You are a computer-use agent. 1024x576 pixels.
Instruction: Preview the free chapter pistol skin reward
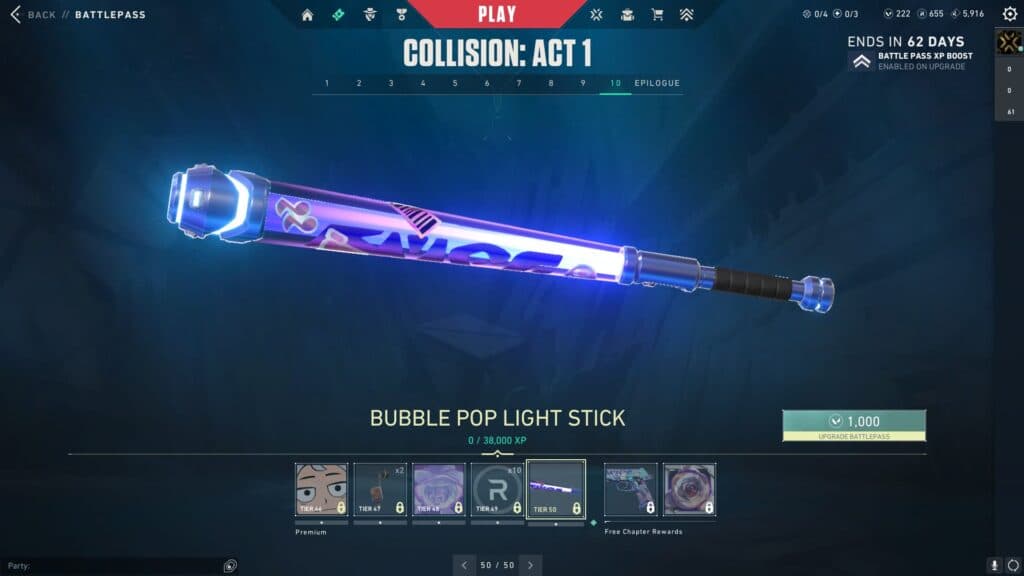[x=631, y=489]
